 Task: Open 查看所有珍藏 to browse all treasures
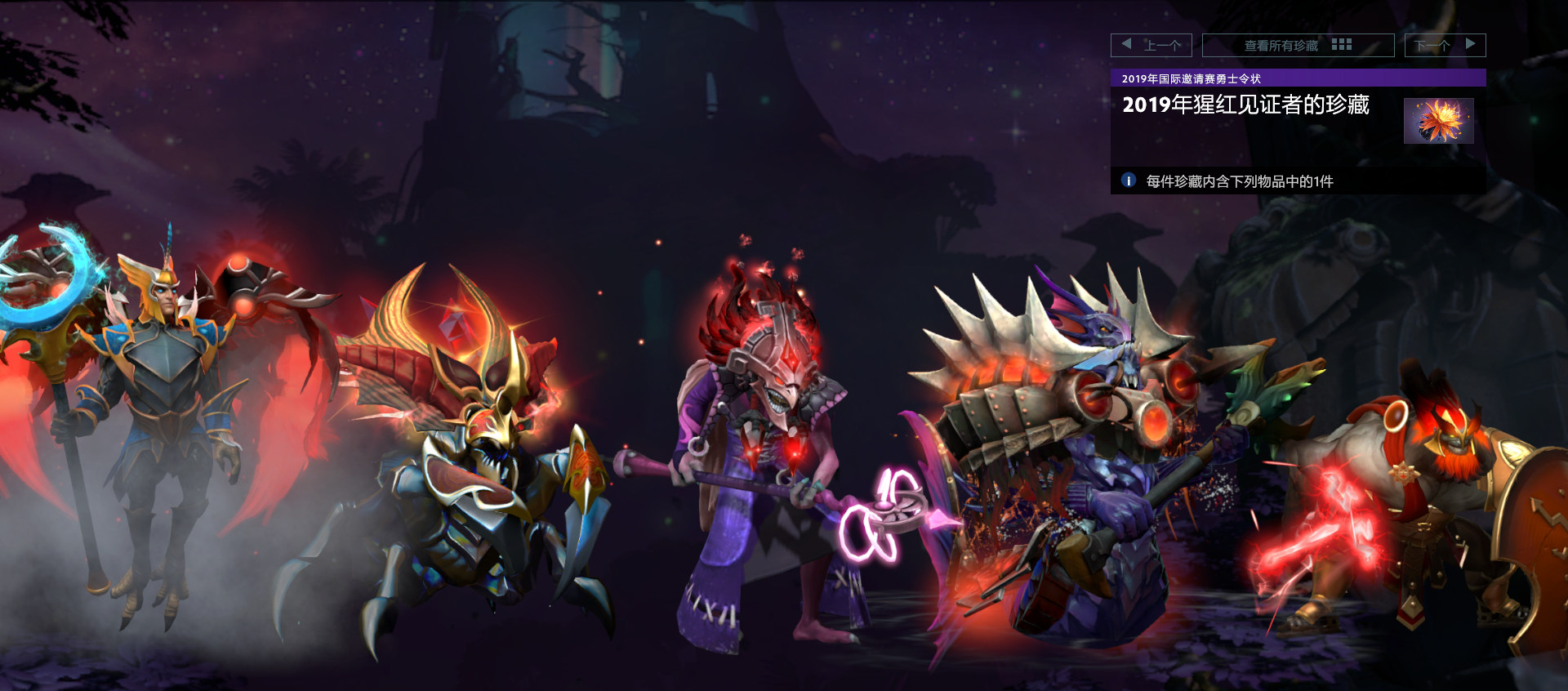1282,45
